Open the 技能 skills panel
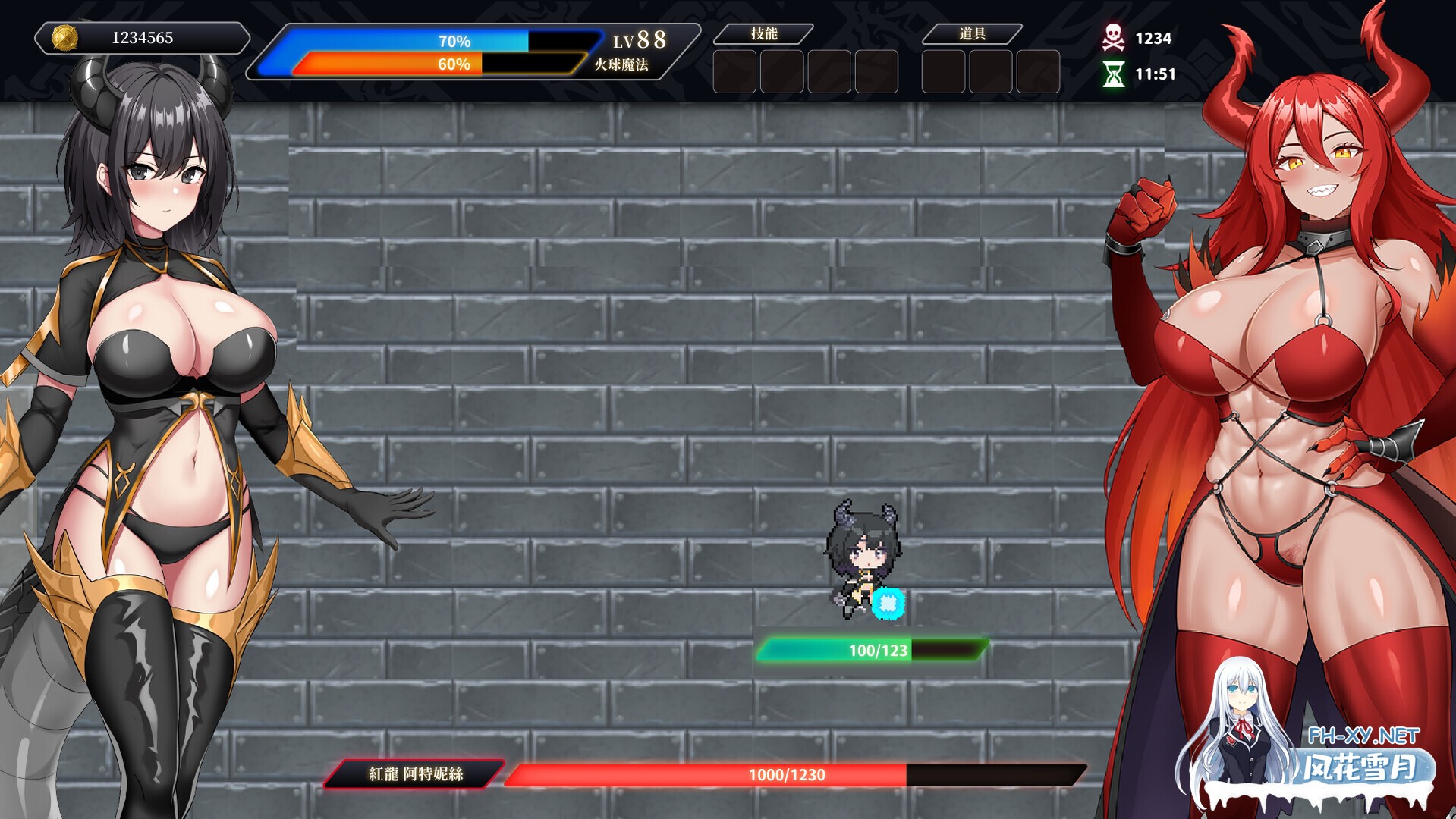1456x819 pixels. pos(766,33)
